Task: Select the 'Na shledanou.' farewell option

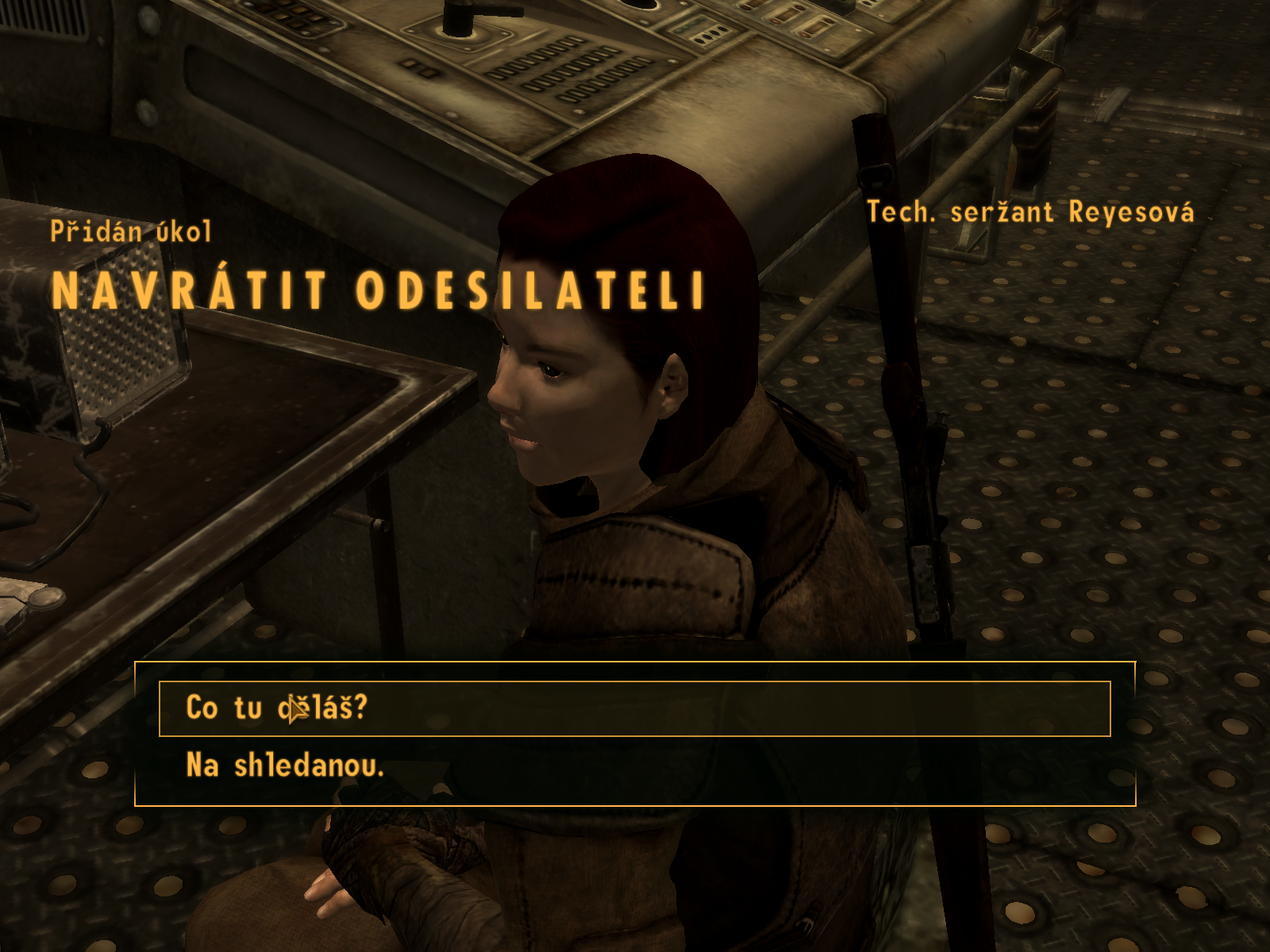Action: 285,766
